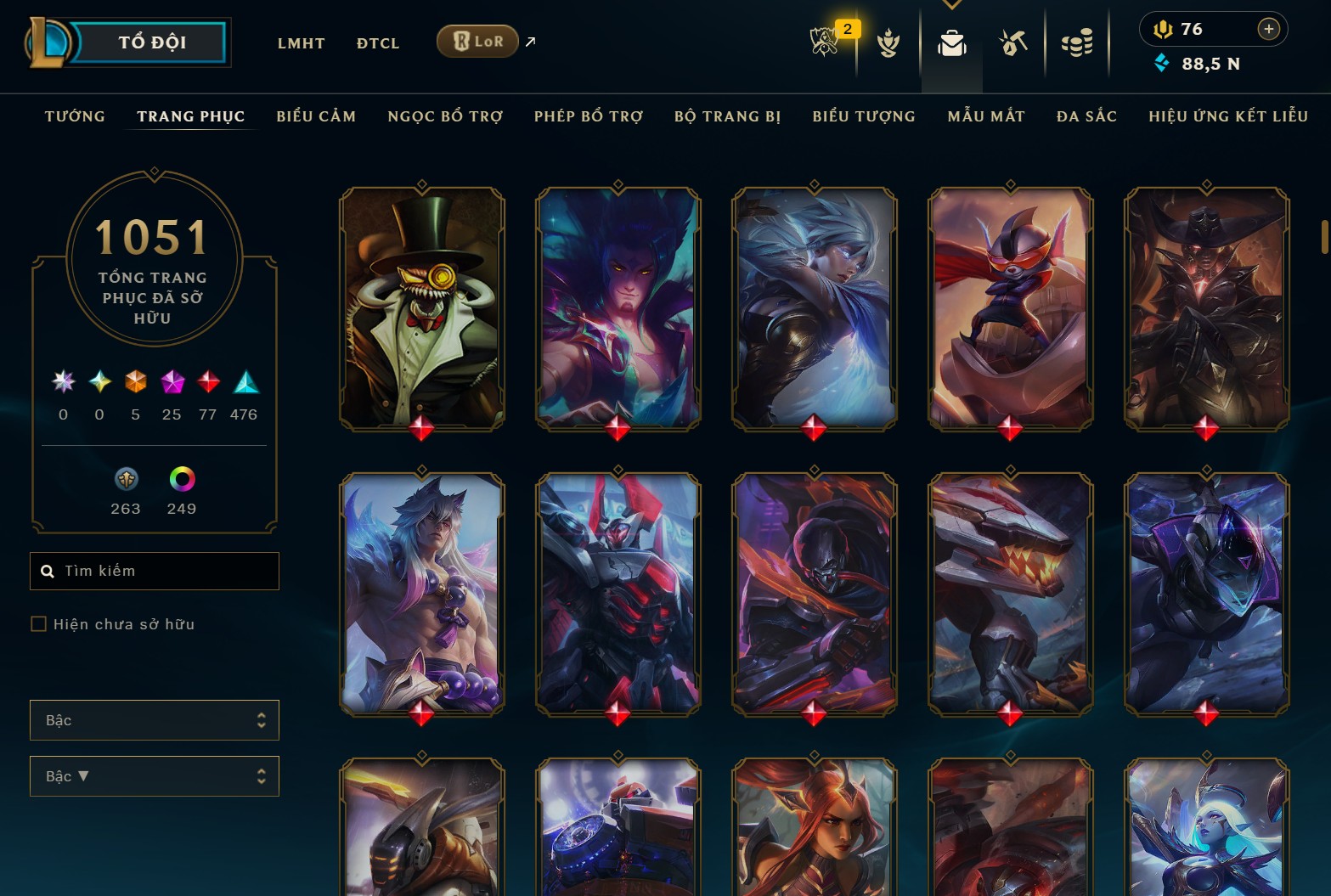Open the first 'Bậc' dropdown
This screenshot has height=896, width=1331.
[x=154, y=719]
